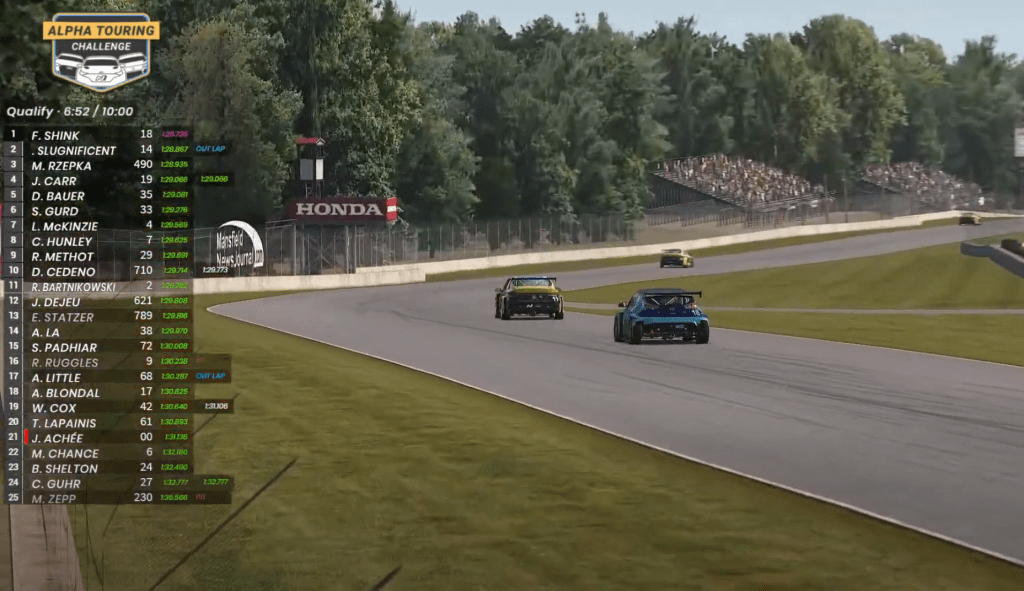Choose J. Dejeu from the standings
1024x591 pixels.
point(56,301)
